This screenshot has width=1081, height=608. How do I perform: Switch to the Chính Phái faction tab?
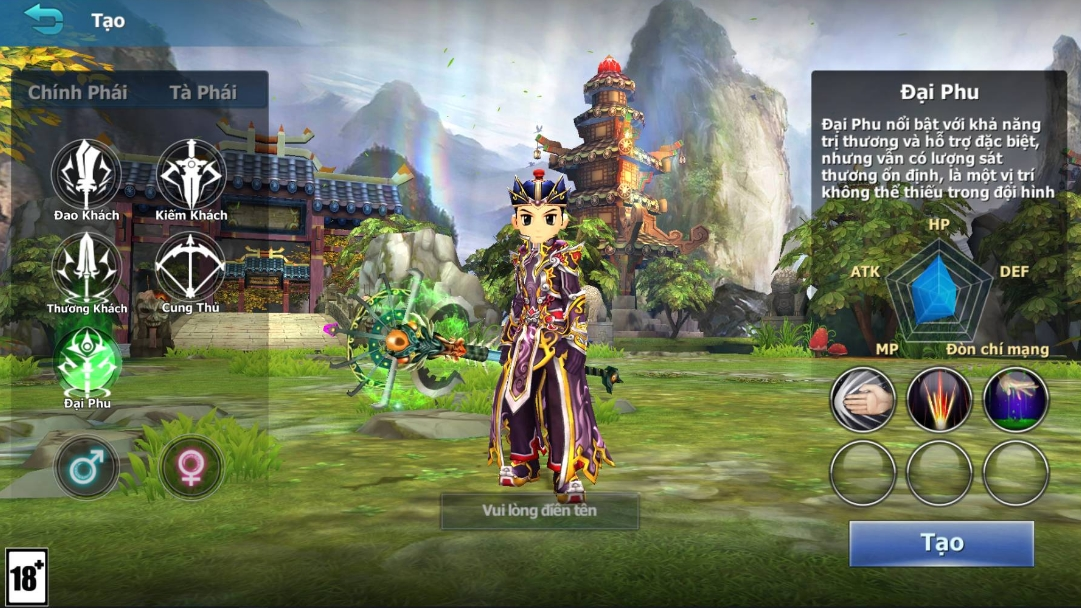(77, 92)
